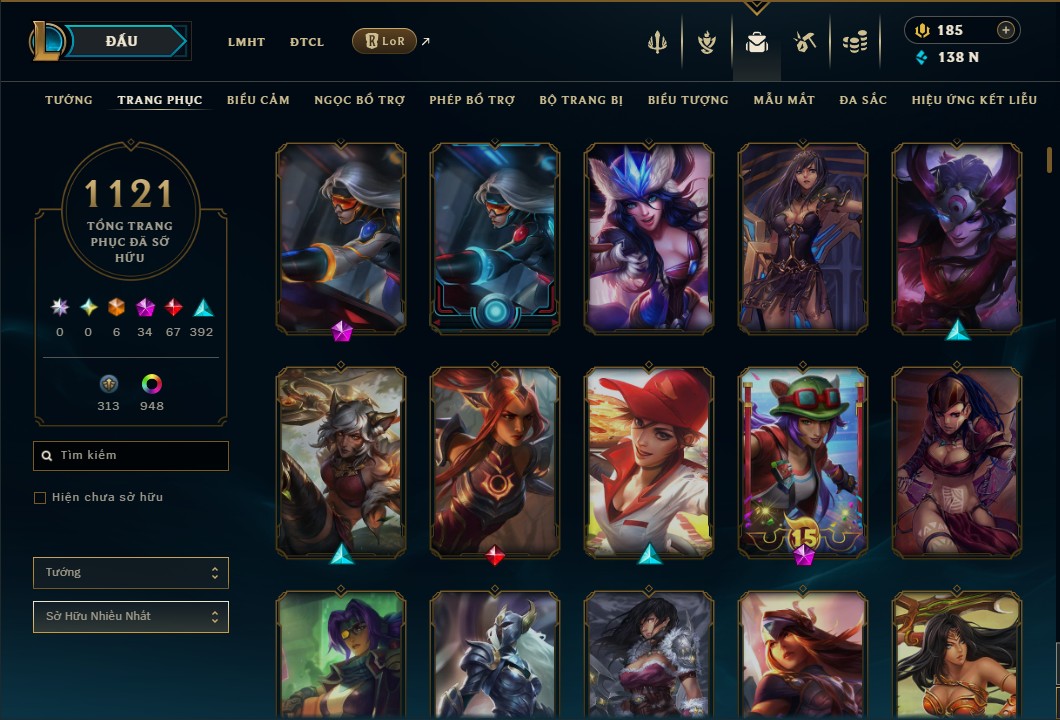Open the NGỌC BỔ TRỢ tab
The image size is (1060, 720).
(359, 100)
